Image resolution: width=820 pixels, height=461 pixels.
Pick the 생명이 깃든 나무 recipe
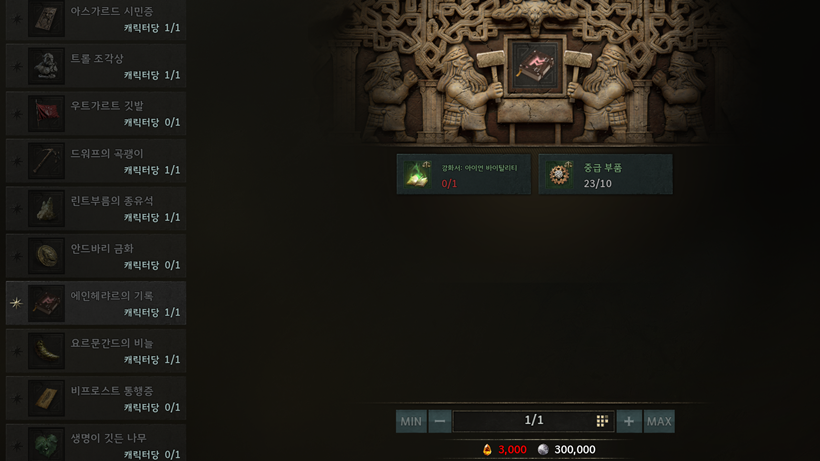tap(96, 442)
